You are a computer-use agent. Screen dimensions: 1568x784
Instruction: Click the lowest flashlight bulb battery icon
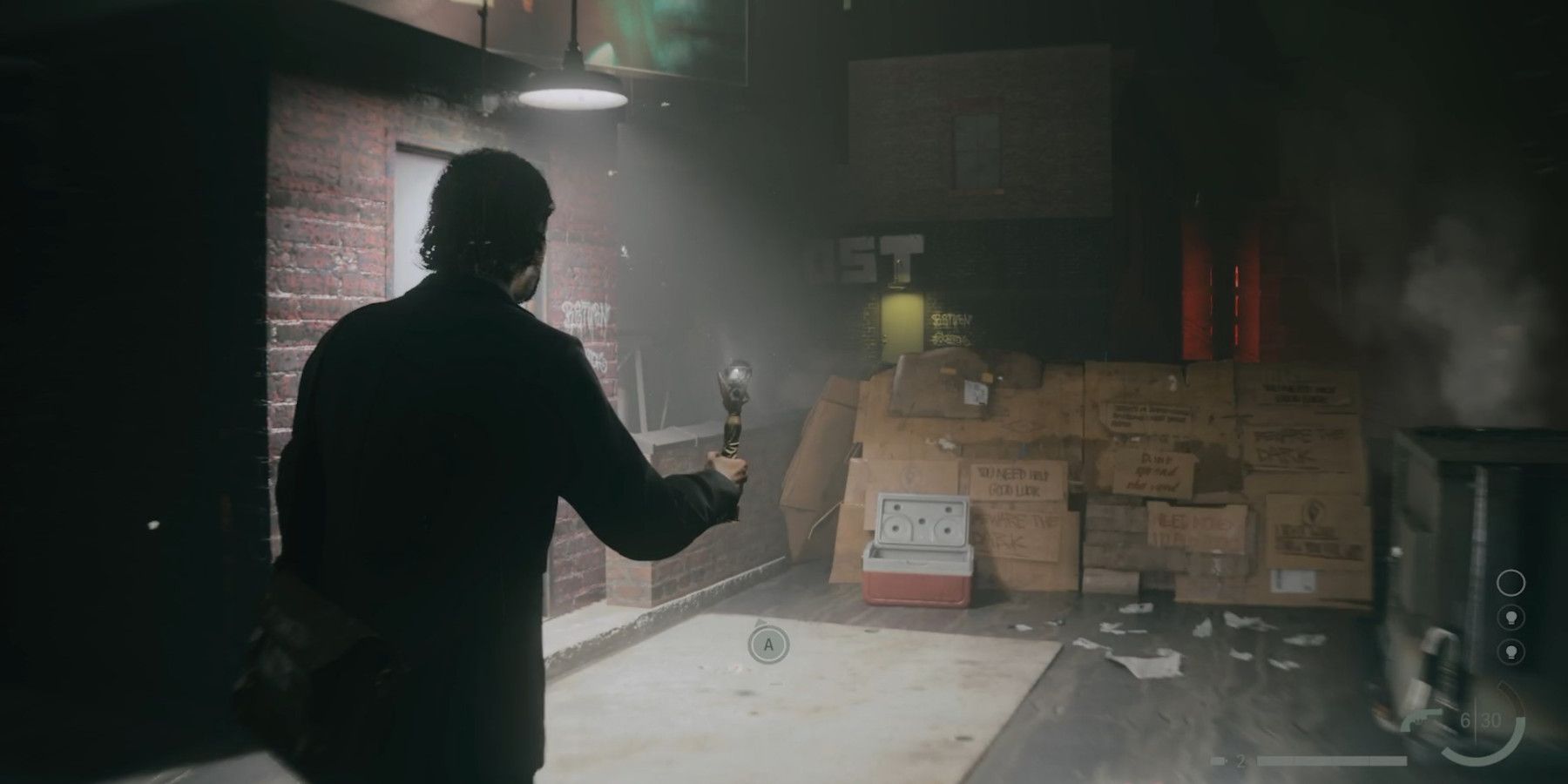click(x=1511, y=652)
